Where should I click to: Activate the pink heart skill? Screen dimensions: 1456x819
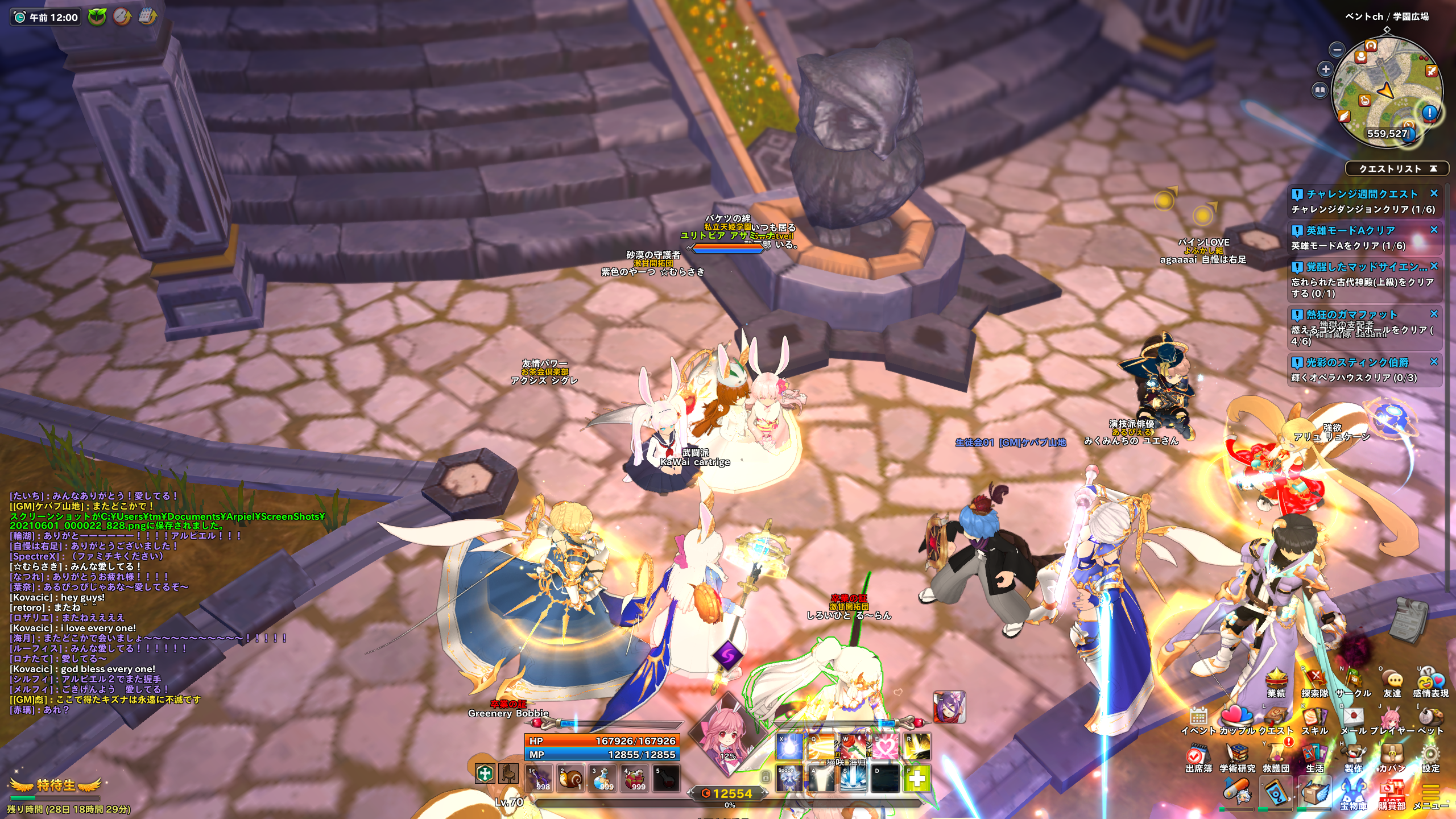coord(885,746)
